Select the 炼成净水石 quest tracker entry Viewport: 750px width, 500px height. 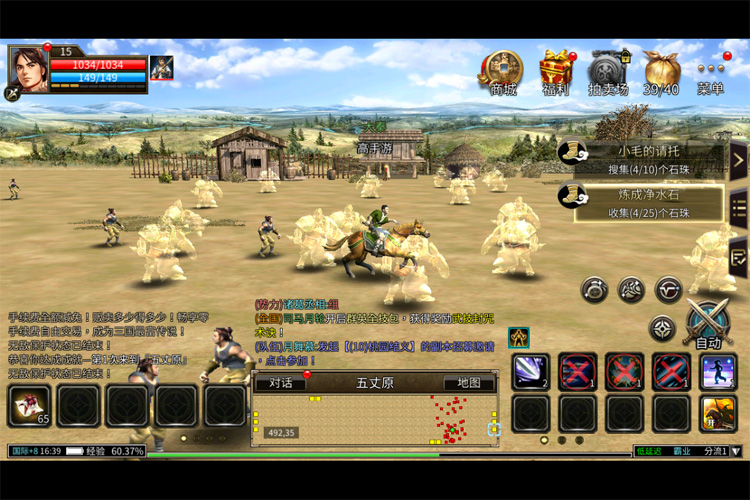(x=640, y=203)
